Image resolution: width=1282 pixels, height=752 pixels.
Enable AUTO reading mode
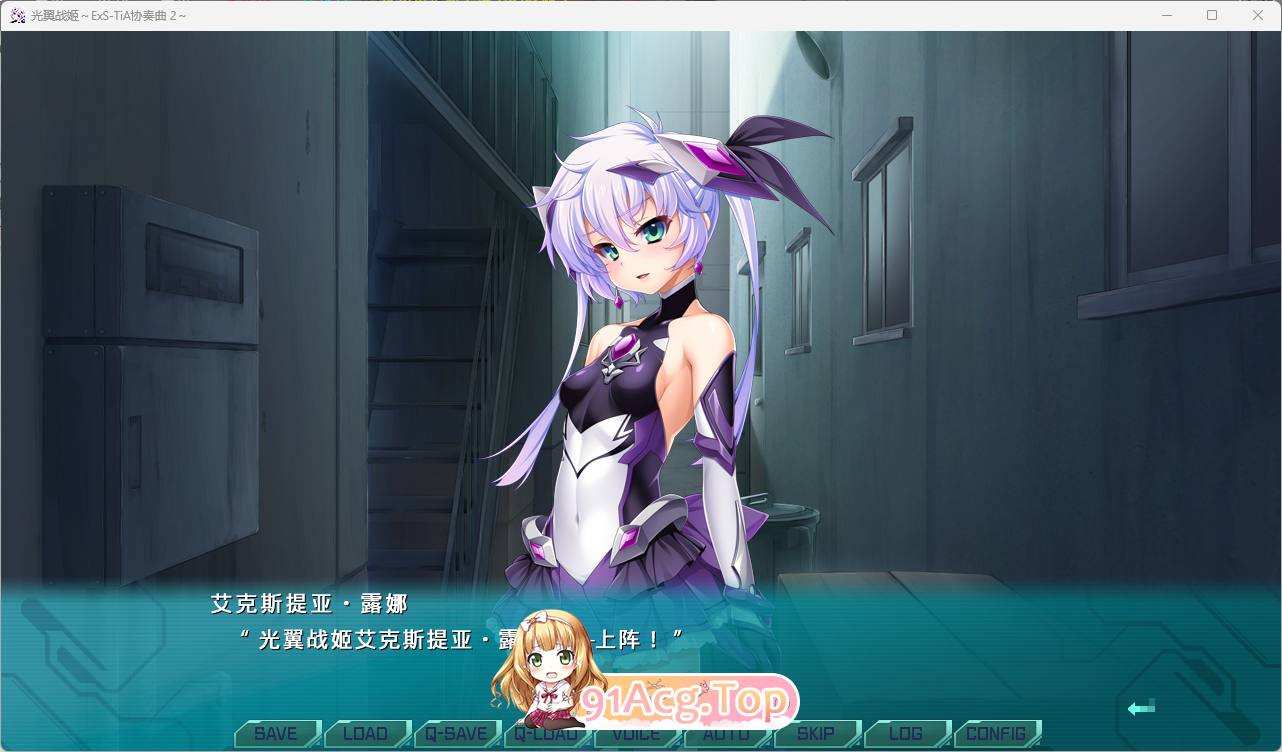[x=727, y=733]
